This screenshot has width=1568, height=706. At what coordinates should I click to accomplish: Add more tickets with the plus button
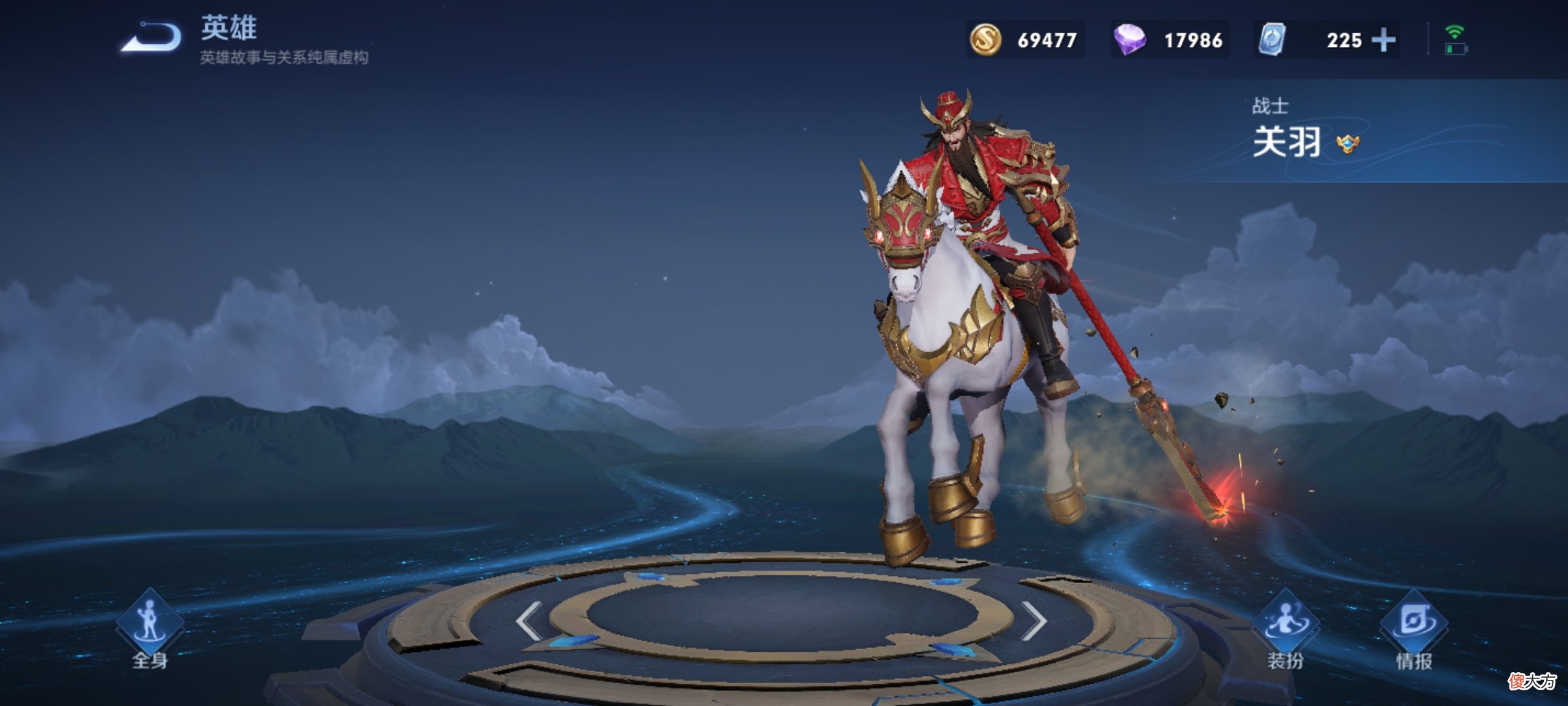pos(1384,40)
